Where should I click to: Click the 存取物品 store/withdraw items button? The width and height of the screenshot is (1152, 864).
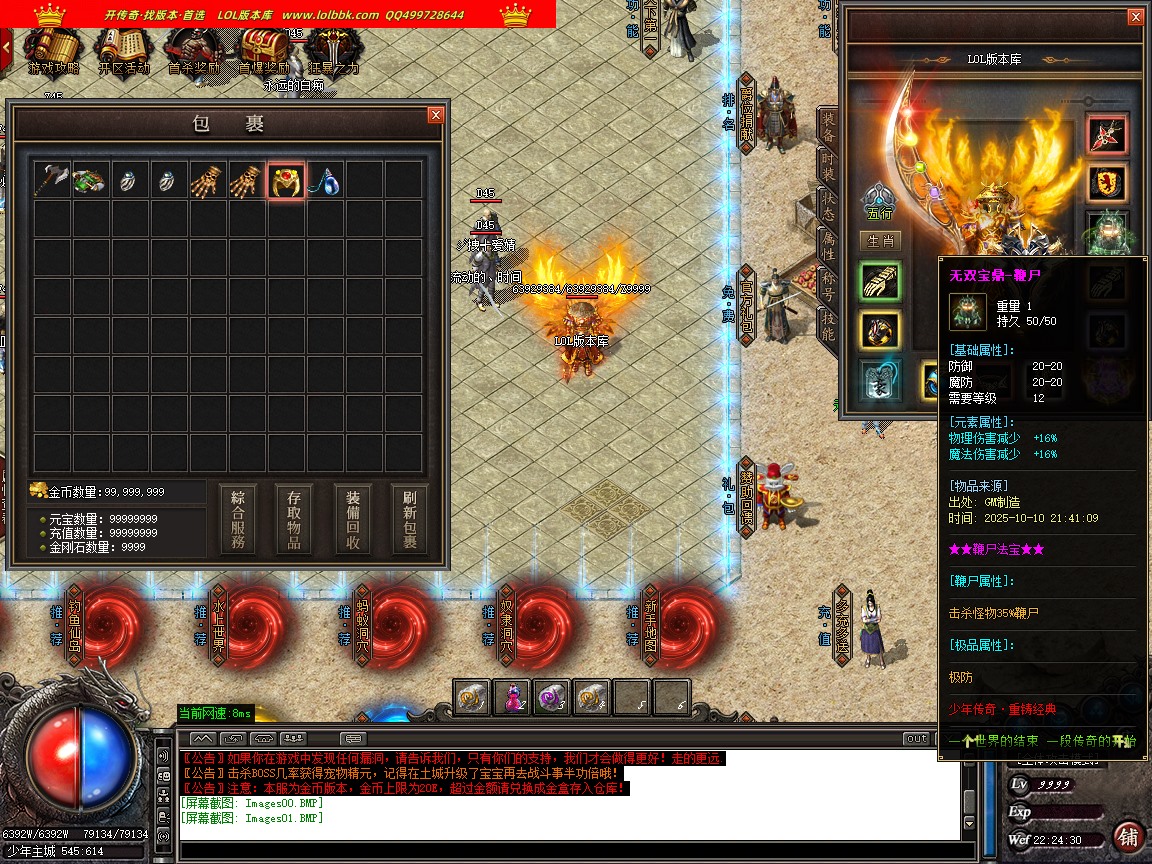295,520
